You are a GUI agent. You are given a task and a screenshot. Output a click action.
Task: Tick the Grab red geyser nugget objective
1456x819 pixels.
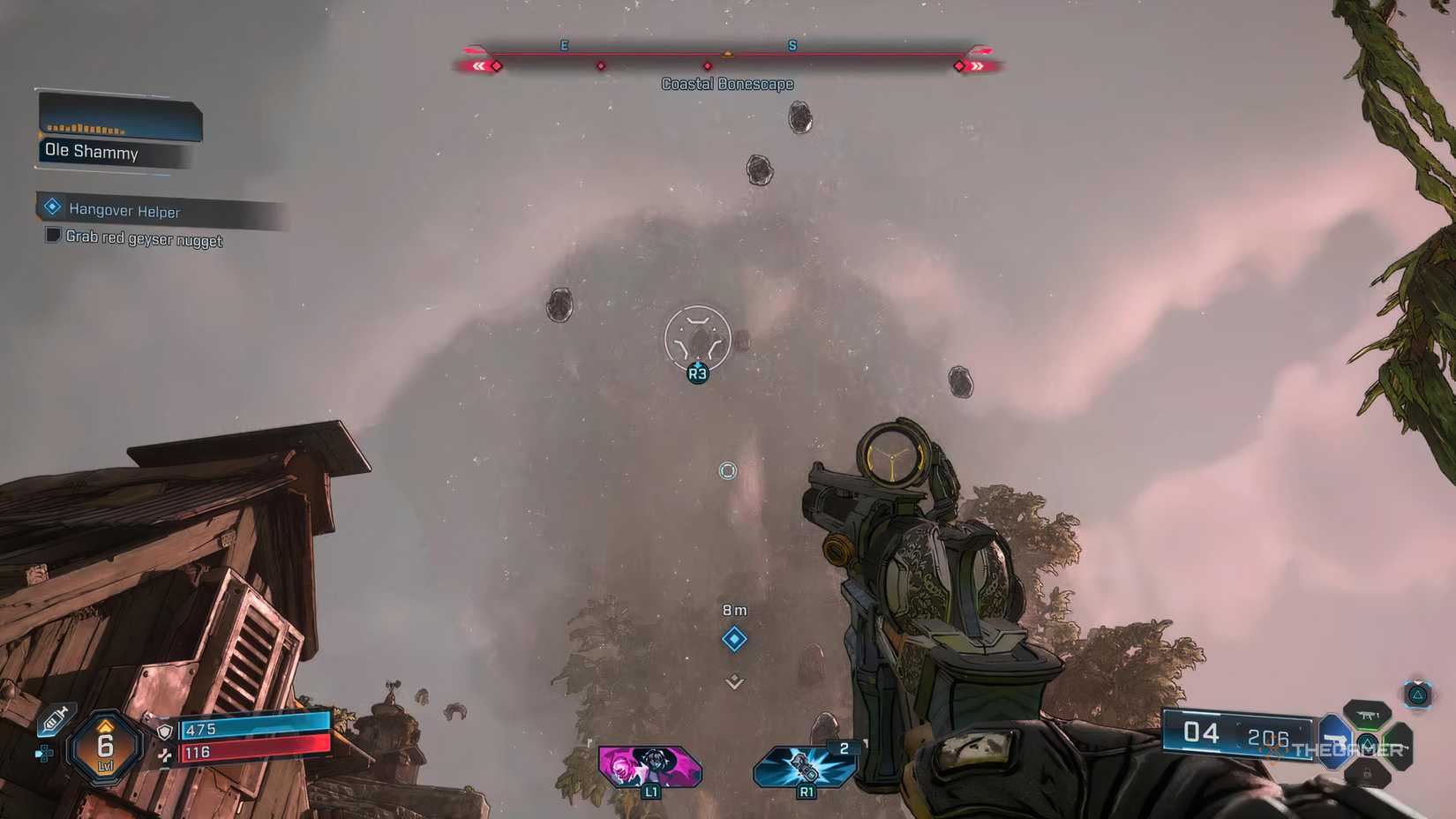[53, 235]
